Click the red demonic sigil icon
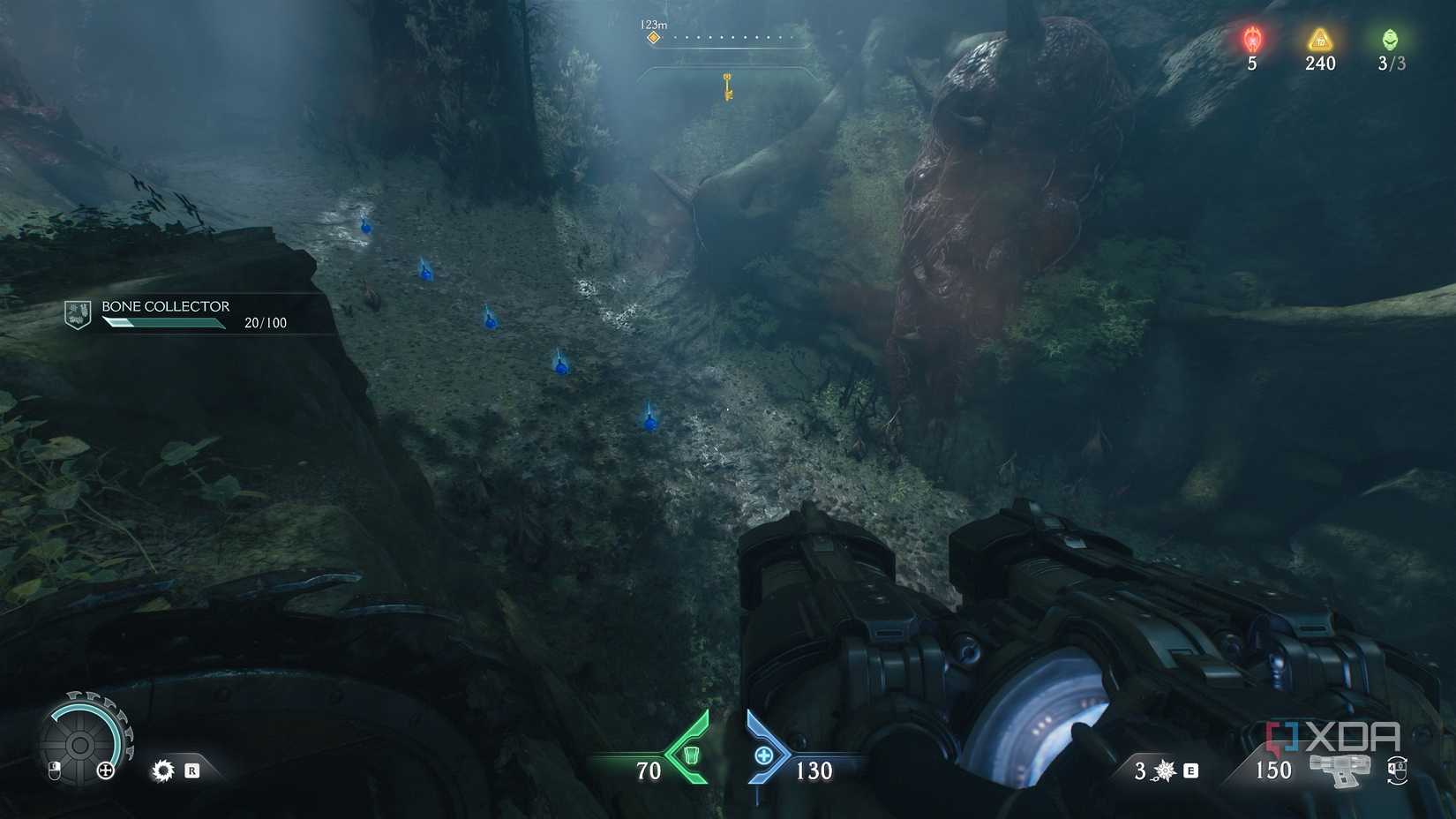 coord(1252,40)
